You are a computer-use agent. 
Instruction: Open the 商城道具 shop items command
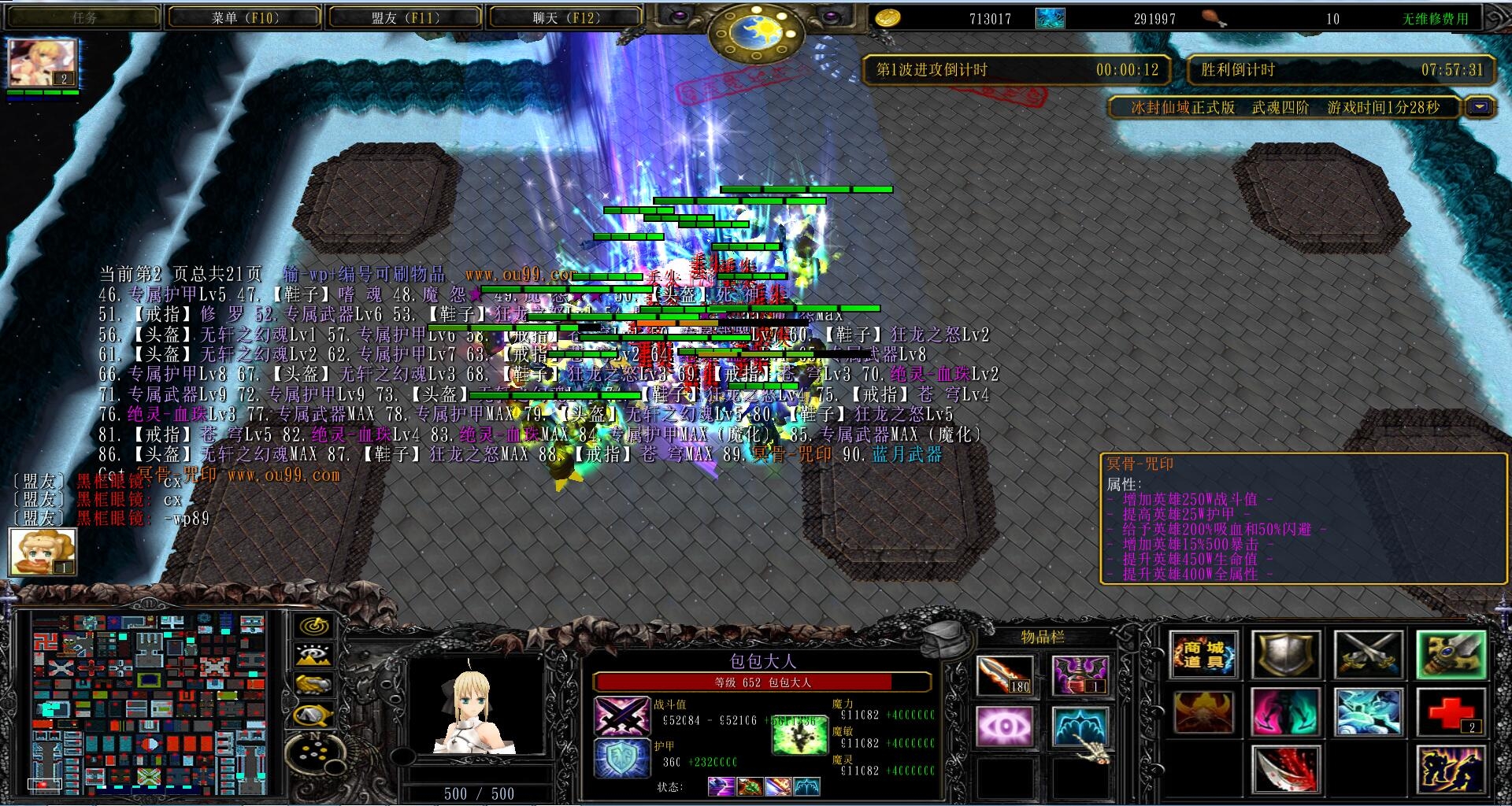(x=1203, y=655)
